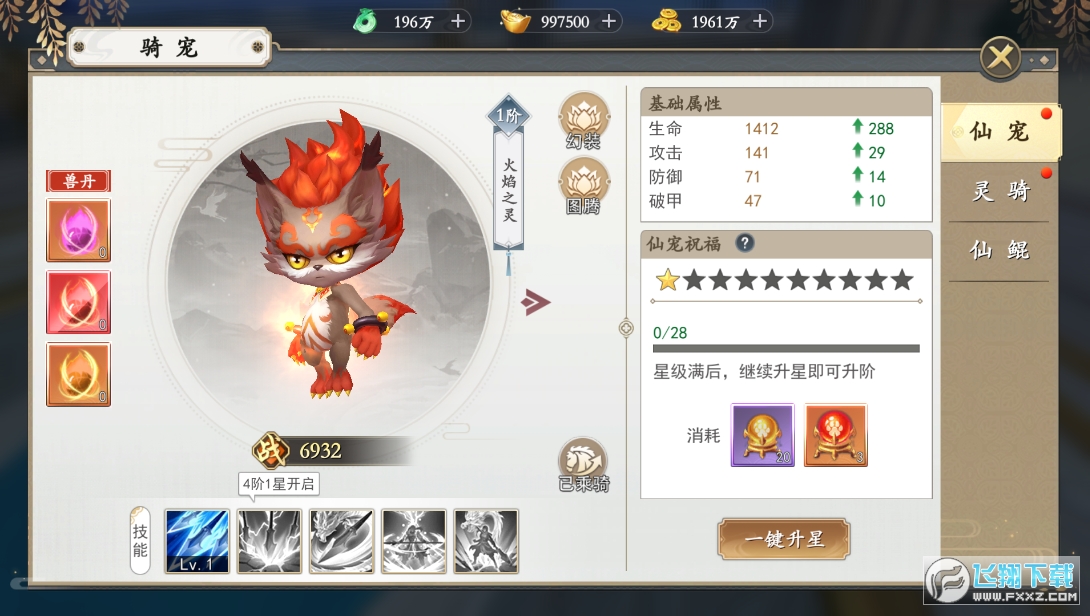Inspect the red paw orb cost item
Viewport: 1090px width, 616px height.
[835, 436]
